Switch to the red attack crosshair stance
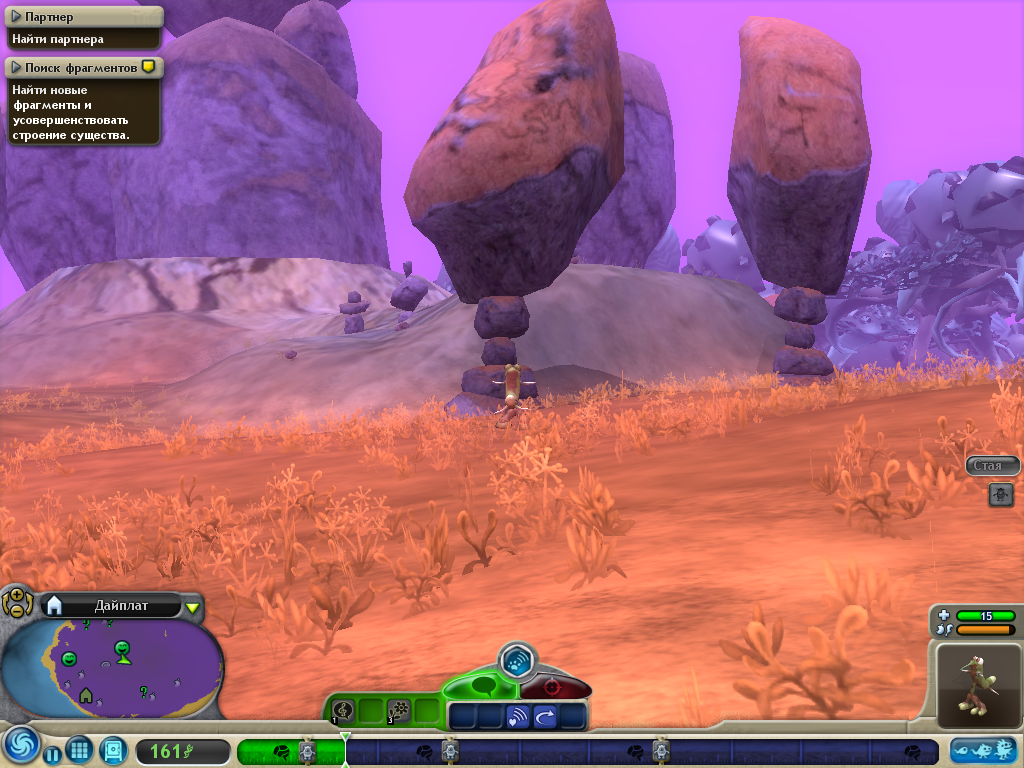This screenshot has height=768, width=1024. pos(553,689)
